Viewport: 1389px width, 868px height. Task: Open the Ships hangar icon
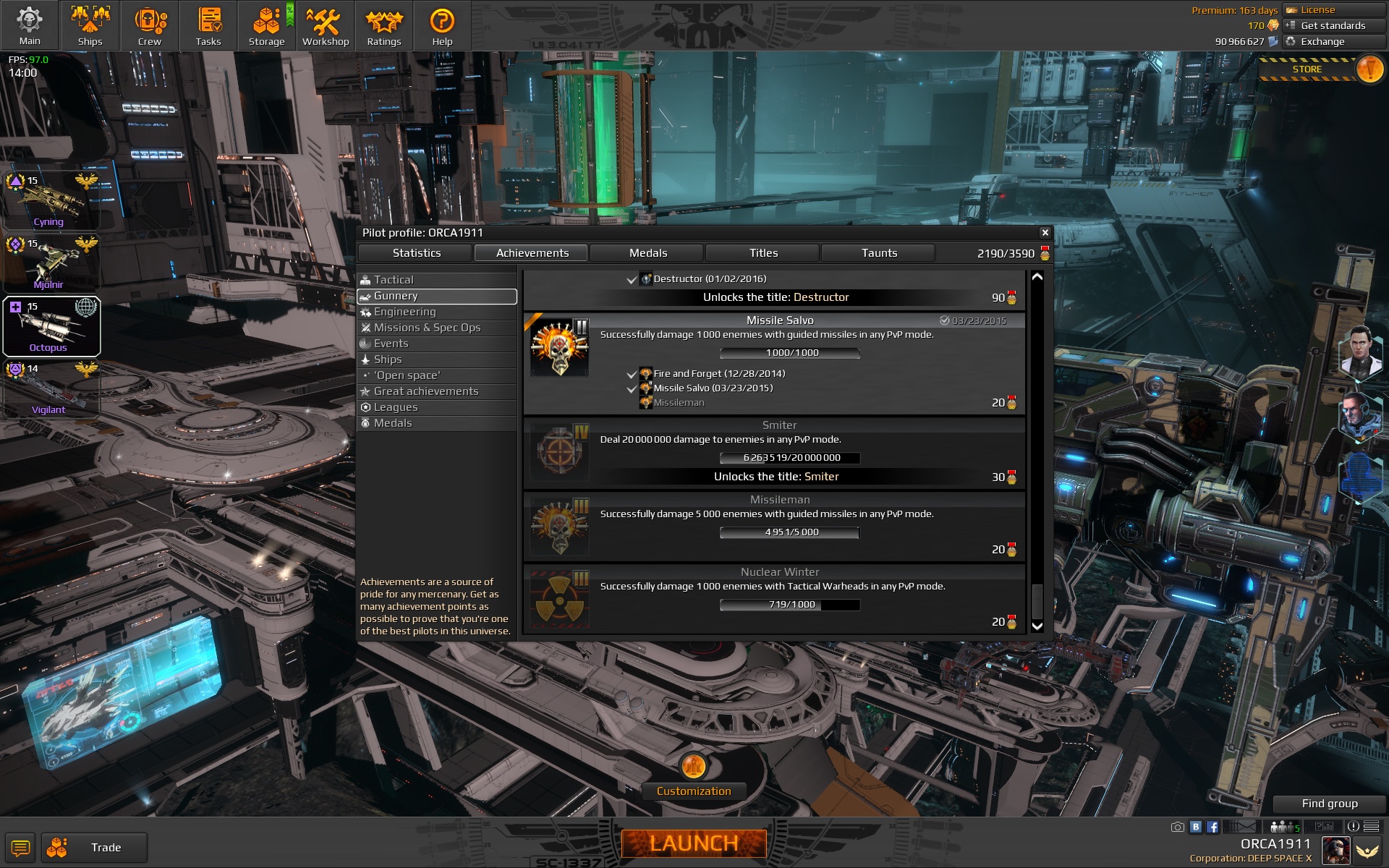click(90, 25)
